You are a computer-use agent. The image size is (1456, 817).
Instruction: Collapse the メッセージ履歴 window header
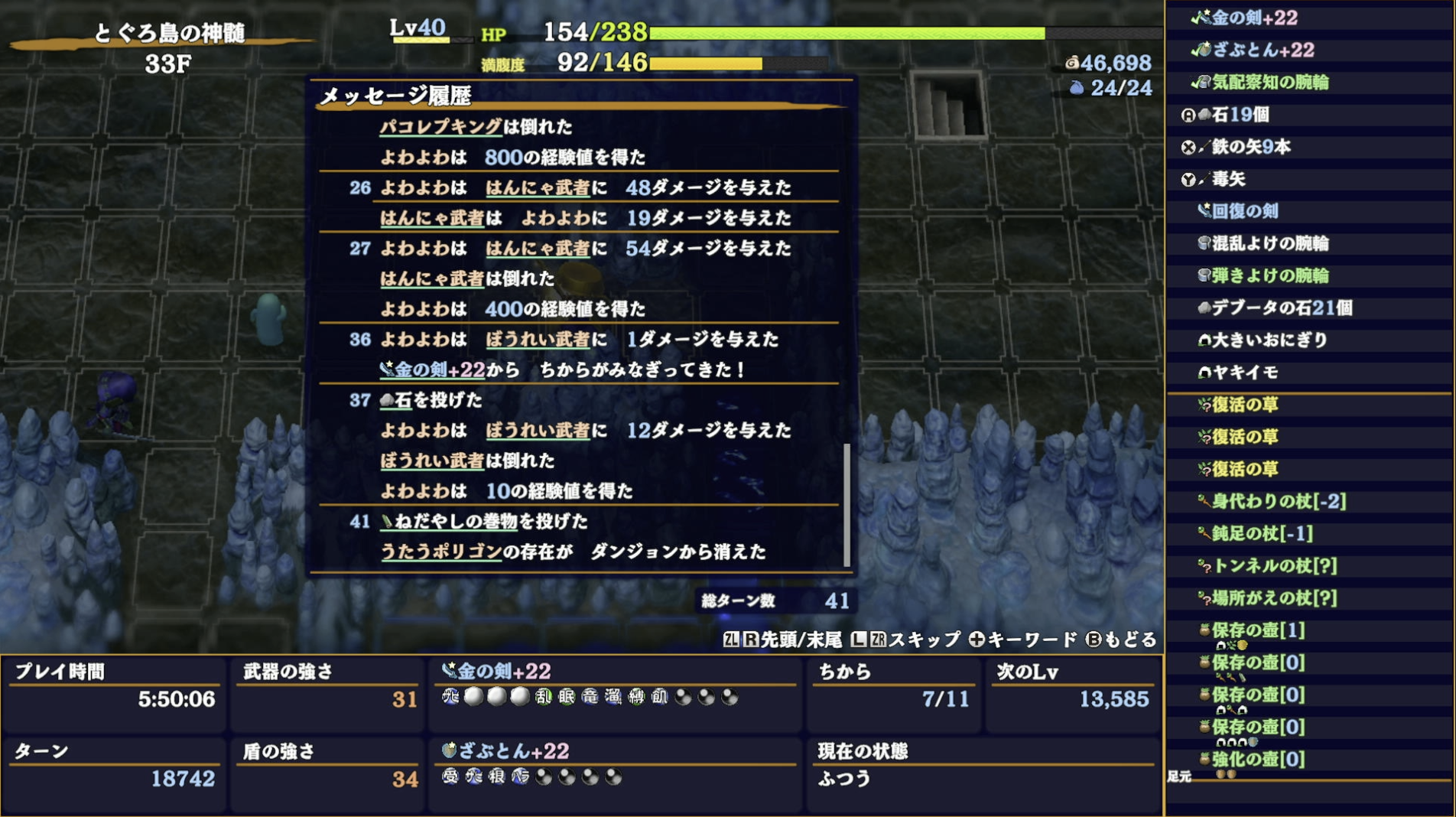(398, 97)
